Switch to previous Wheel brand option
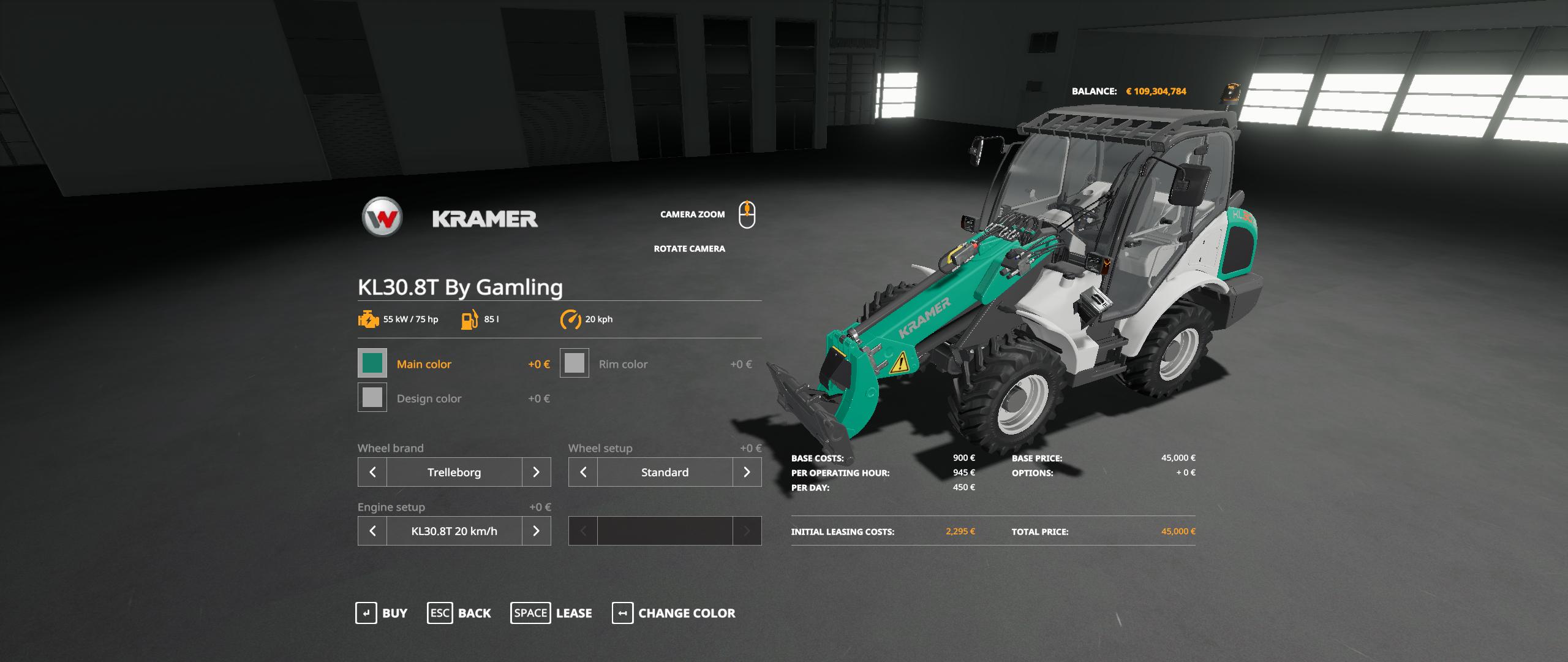 click(x=372, y=472)
